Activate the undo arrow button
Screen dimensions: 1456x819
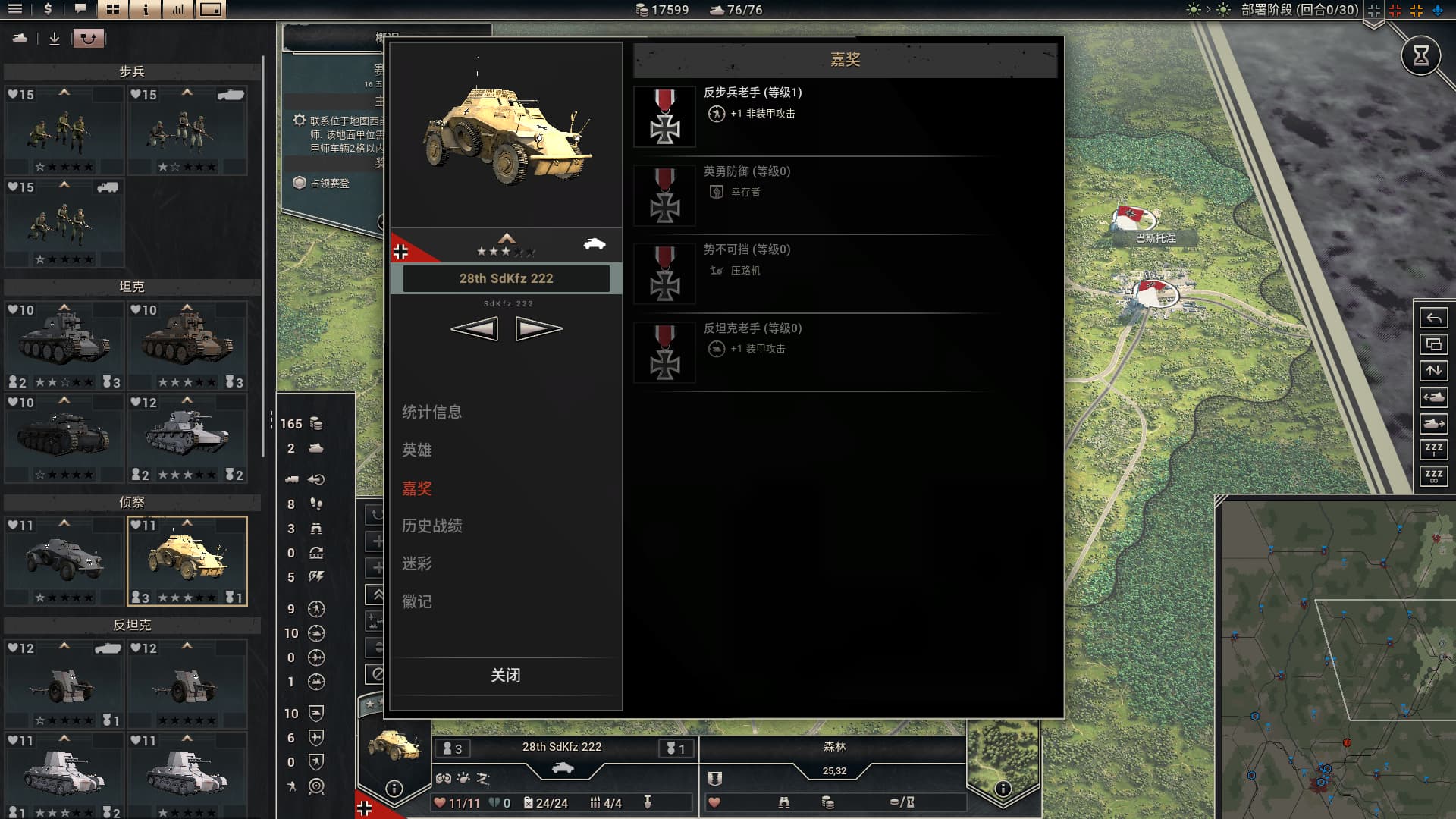(x=1433, y=318)
